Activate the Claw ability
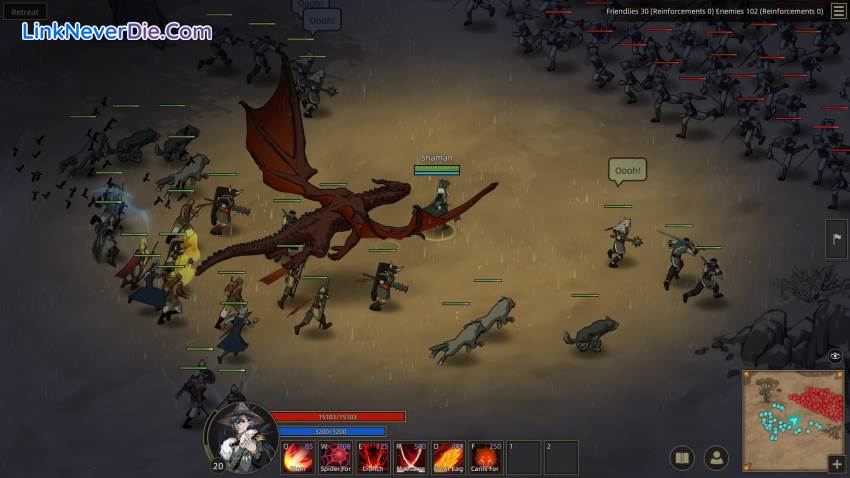The image size is (850, 478). point(298,457)
